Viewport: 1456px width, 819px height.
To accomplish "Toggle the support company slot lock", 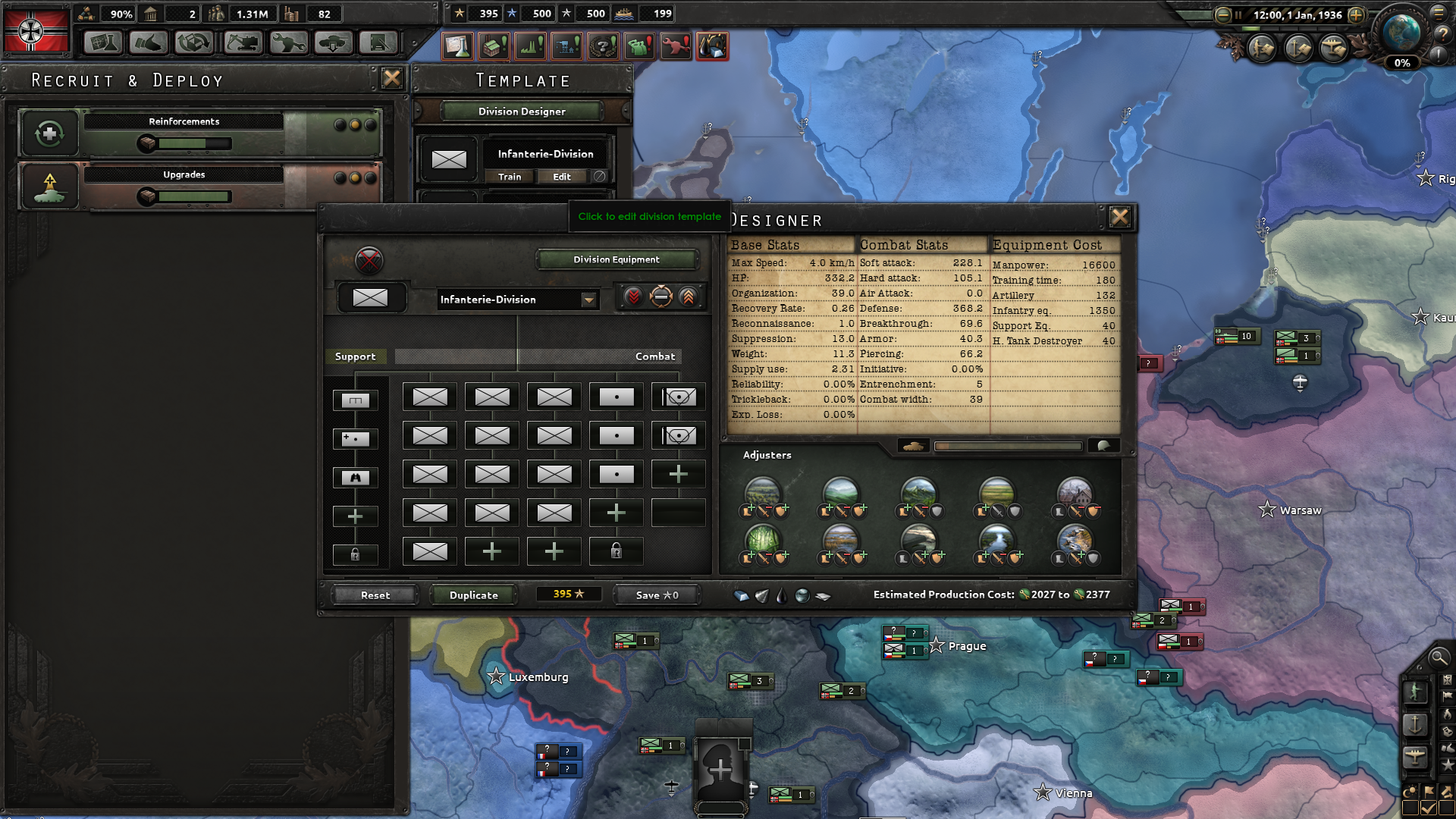I will click(x=356, y=554).
